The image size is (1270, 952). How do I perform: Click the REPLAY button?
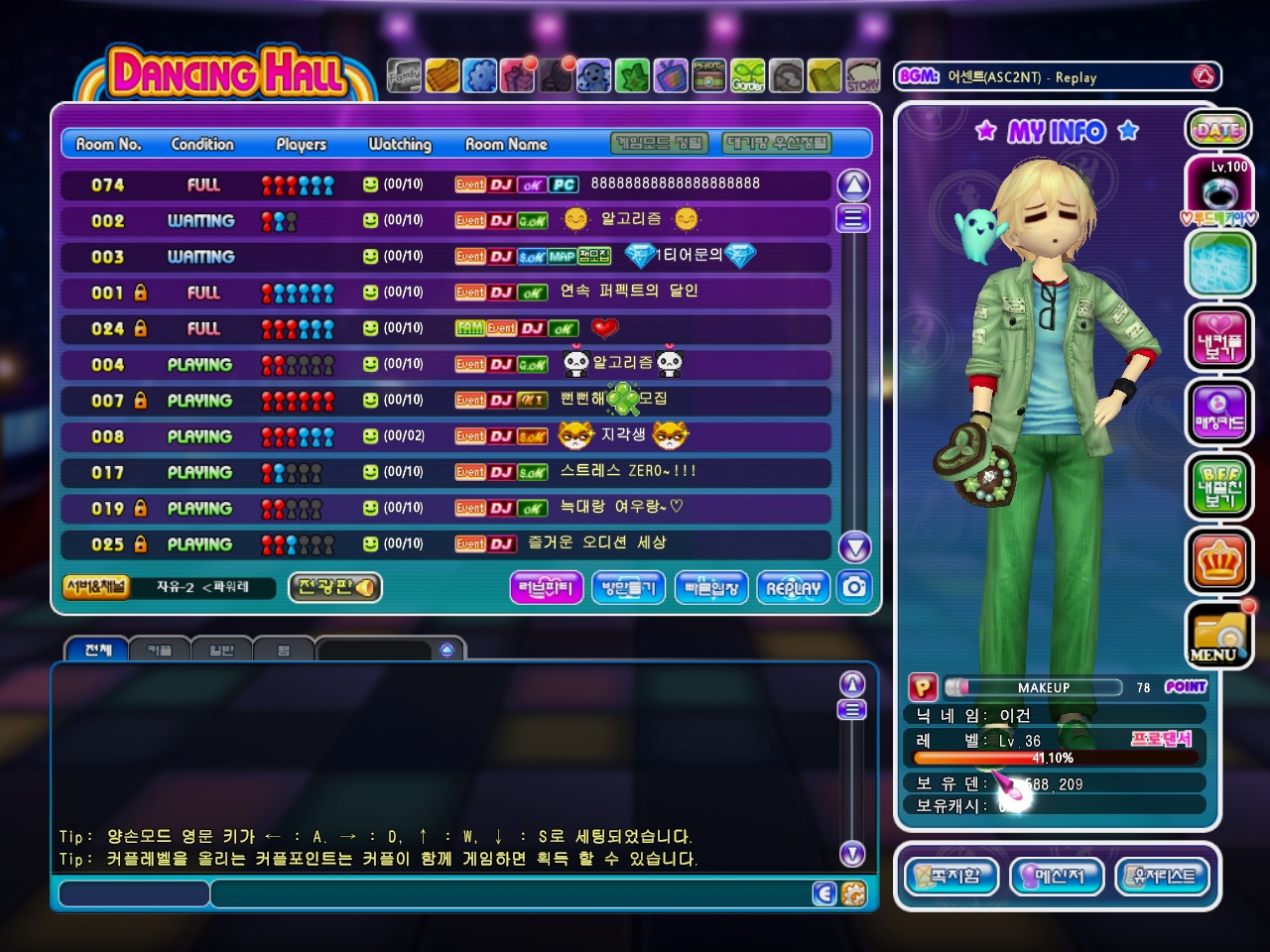click(793, 587)
